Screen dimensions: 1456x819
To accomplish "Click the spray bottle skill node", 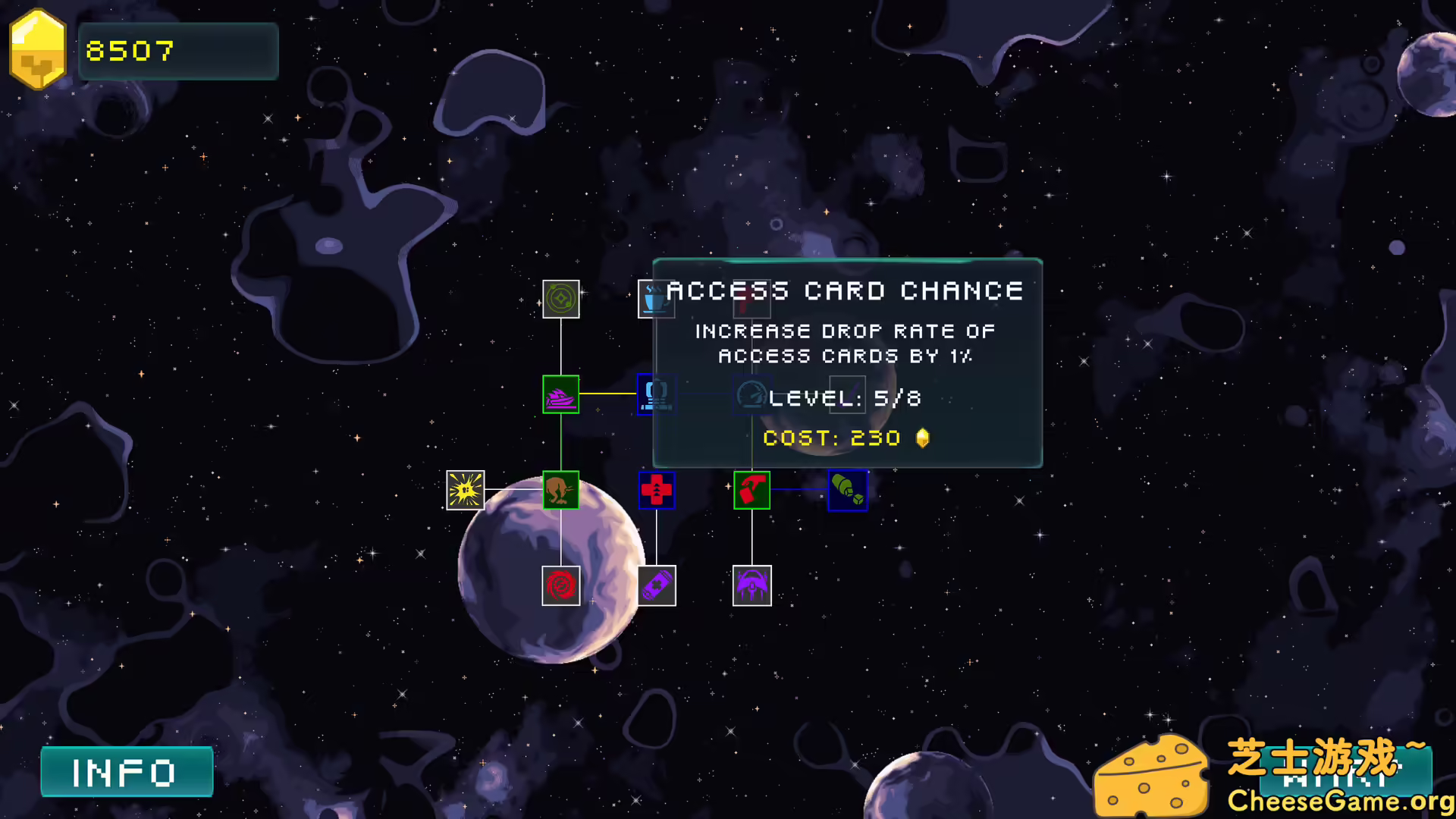I will click(752, 491).
